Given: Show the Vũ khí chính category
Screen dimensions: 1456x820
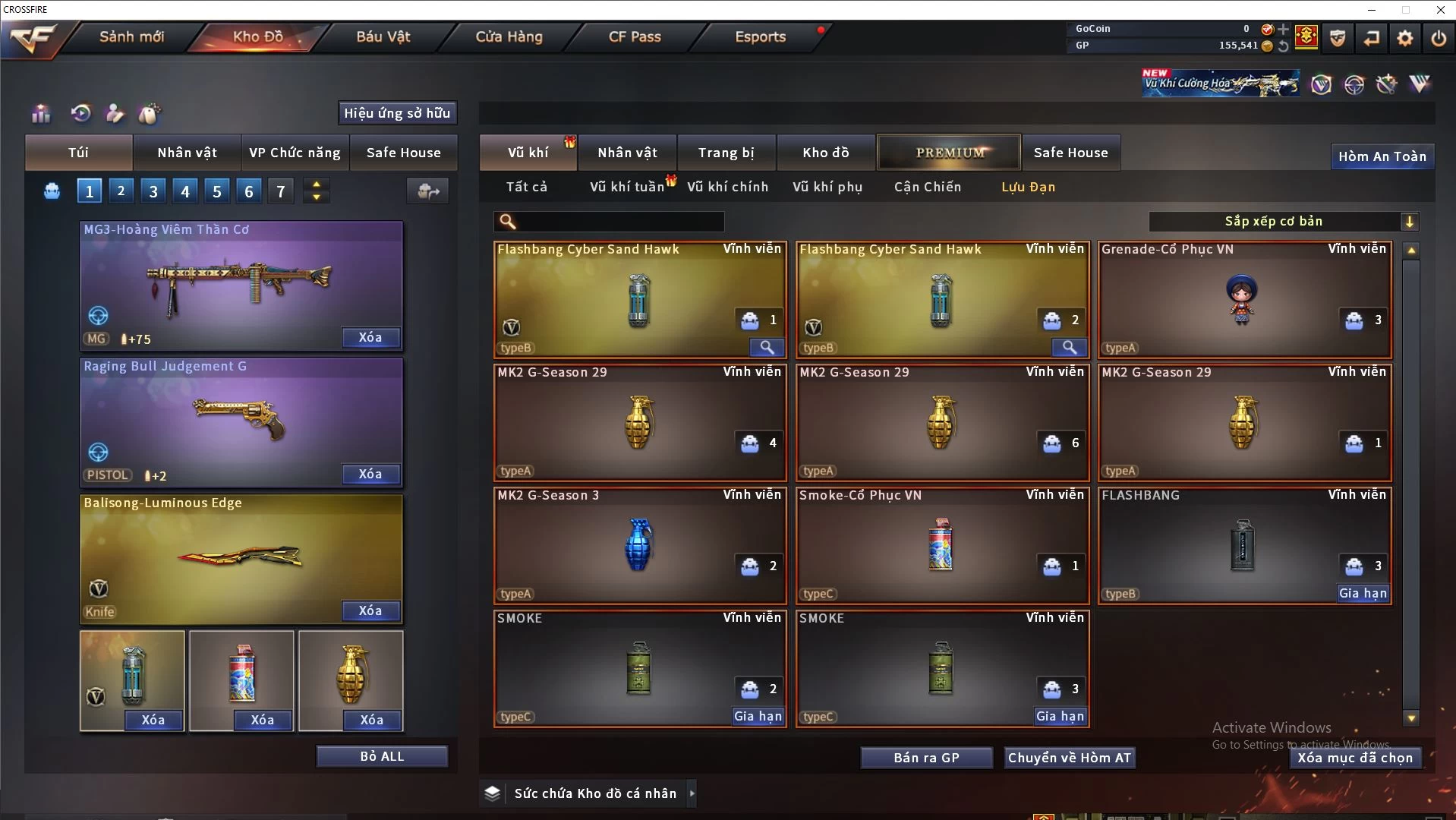Looking at the screenshot, I should coord(727,187).
